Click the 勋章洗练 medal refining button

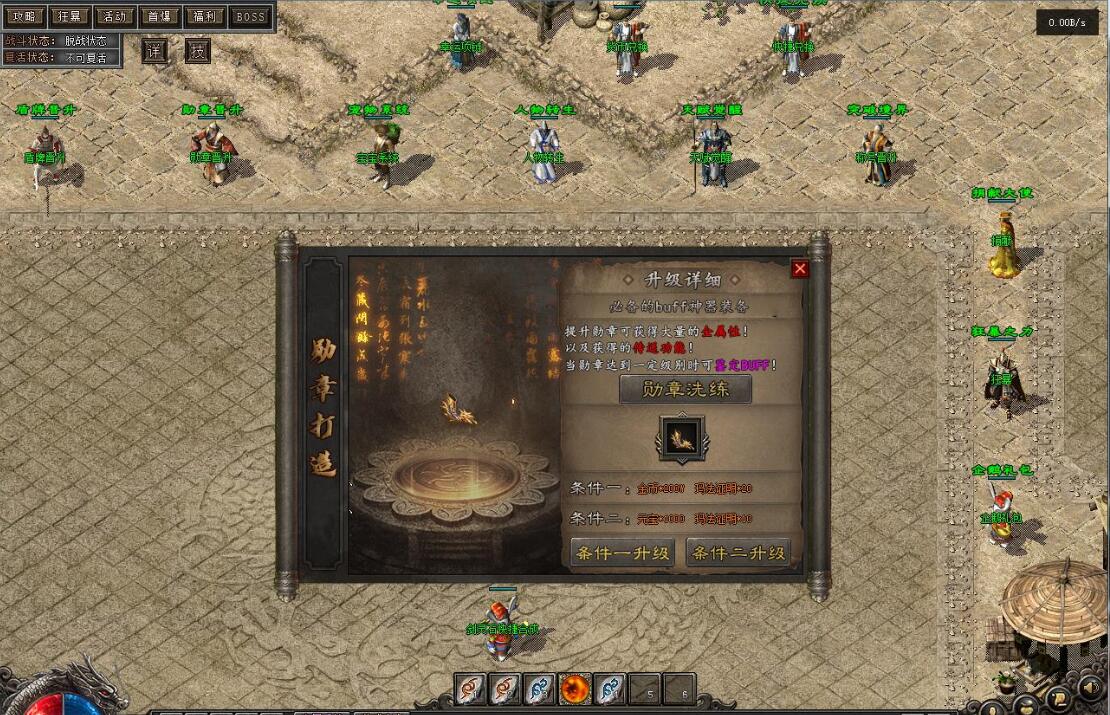tap(685, 389)
